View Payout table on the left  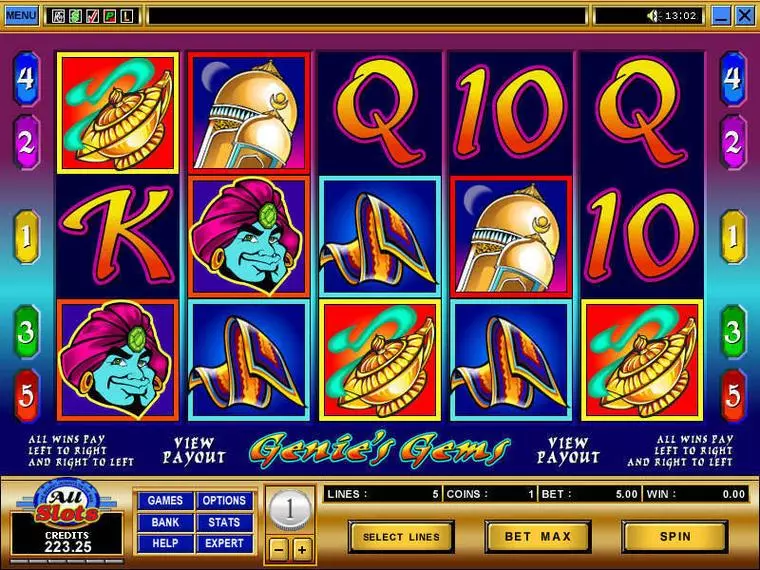194,450
